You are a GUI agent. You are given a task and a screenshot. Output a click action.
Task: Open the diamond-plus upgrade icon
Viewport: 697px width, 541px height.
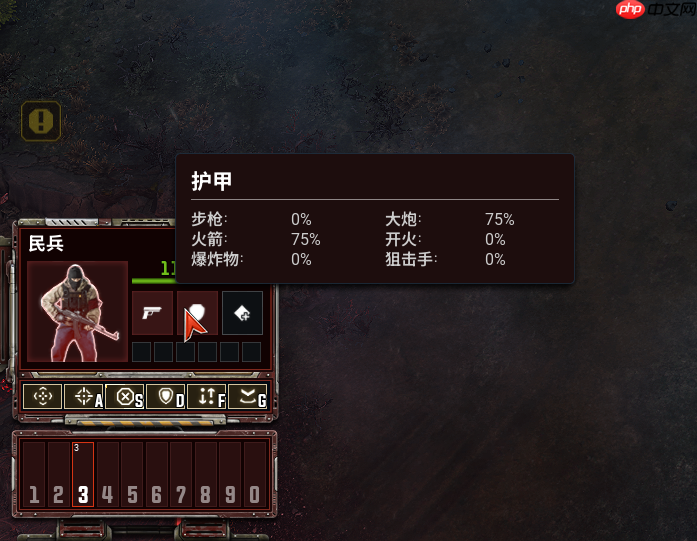click(x=242, y=313)
